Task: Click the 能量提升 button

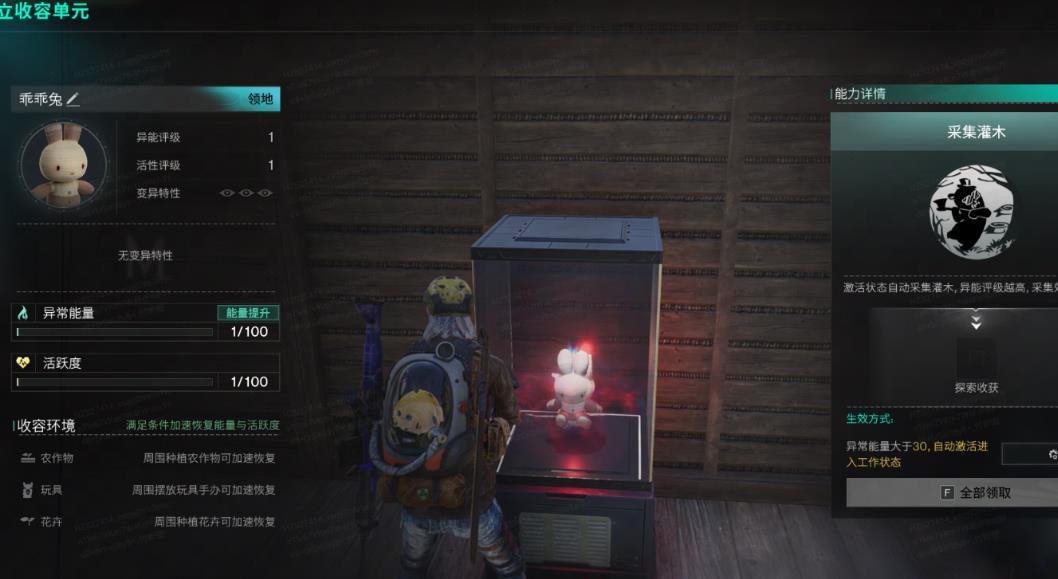Action: [x=247, y=313]
